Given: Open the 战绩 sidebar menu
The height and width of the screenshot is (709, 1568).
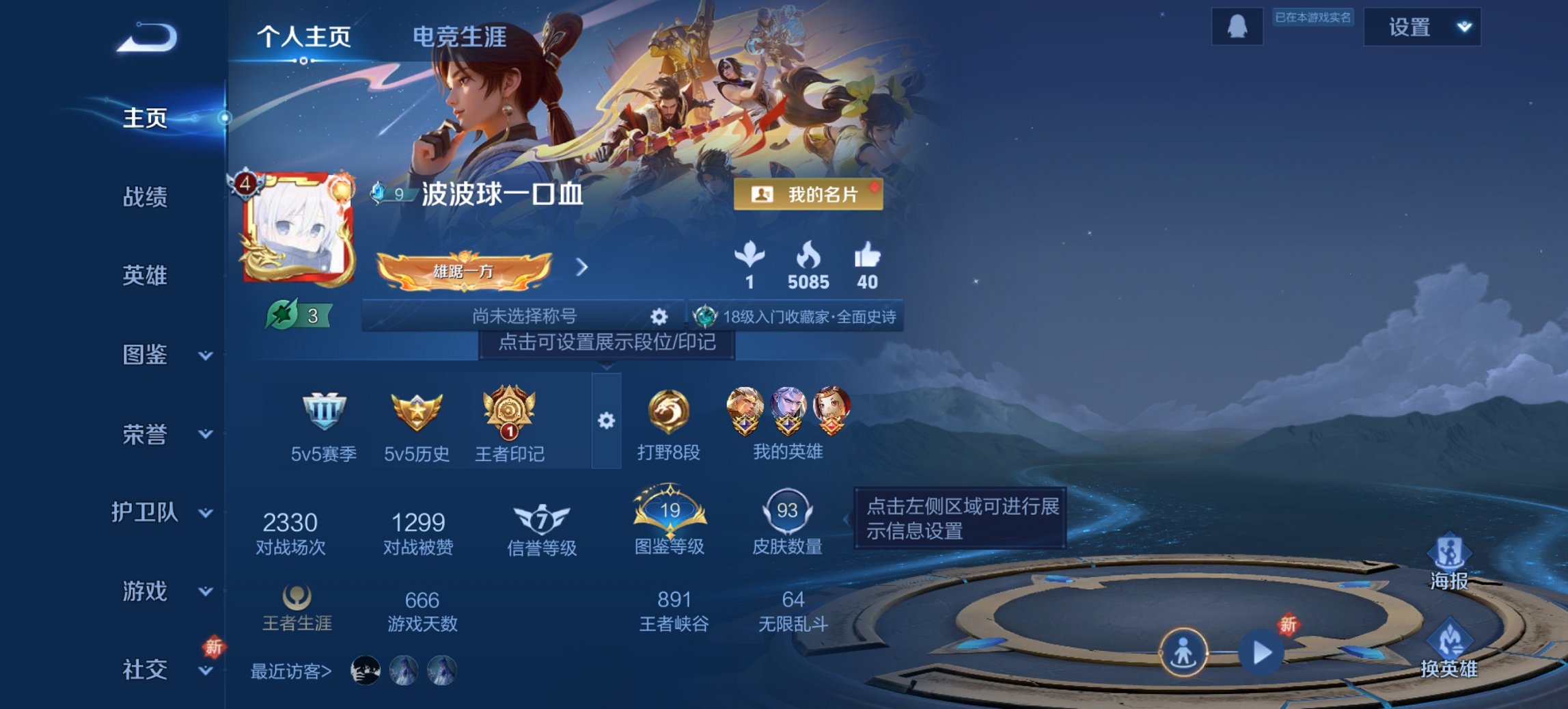Looking at the screenshot, I should pos(146,198).
